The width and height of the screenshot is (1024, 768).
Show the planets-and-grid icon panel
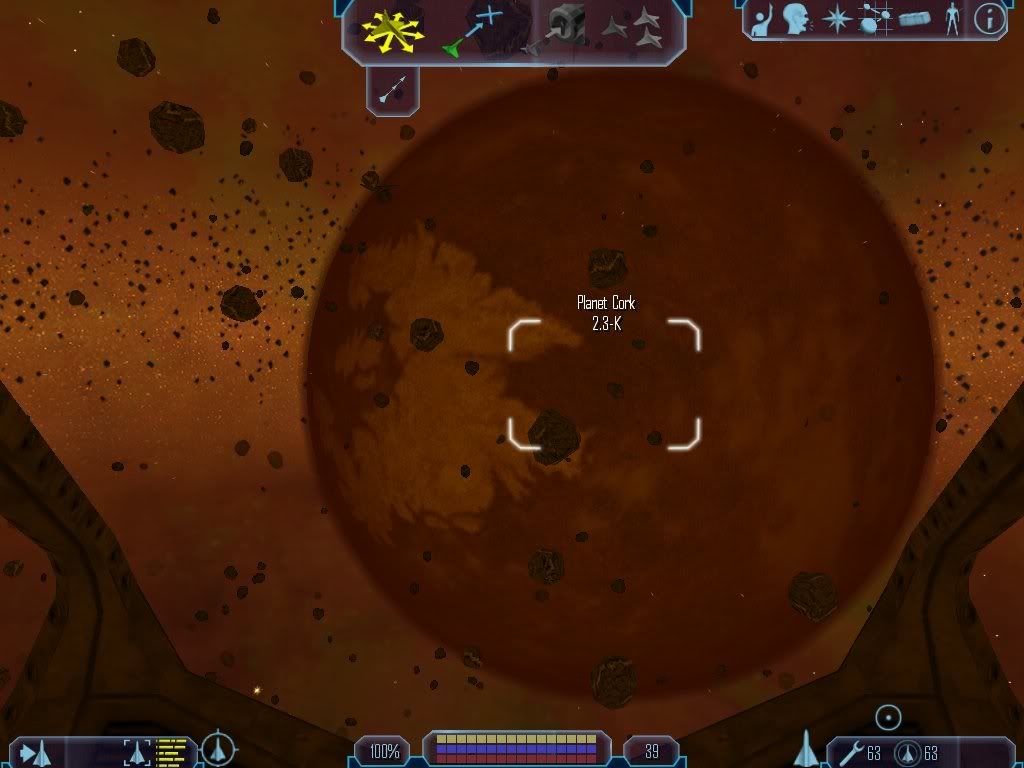click(876, 20)
